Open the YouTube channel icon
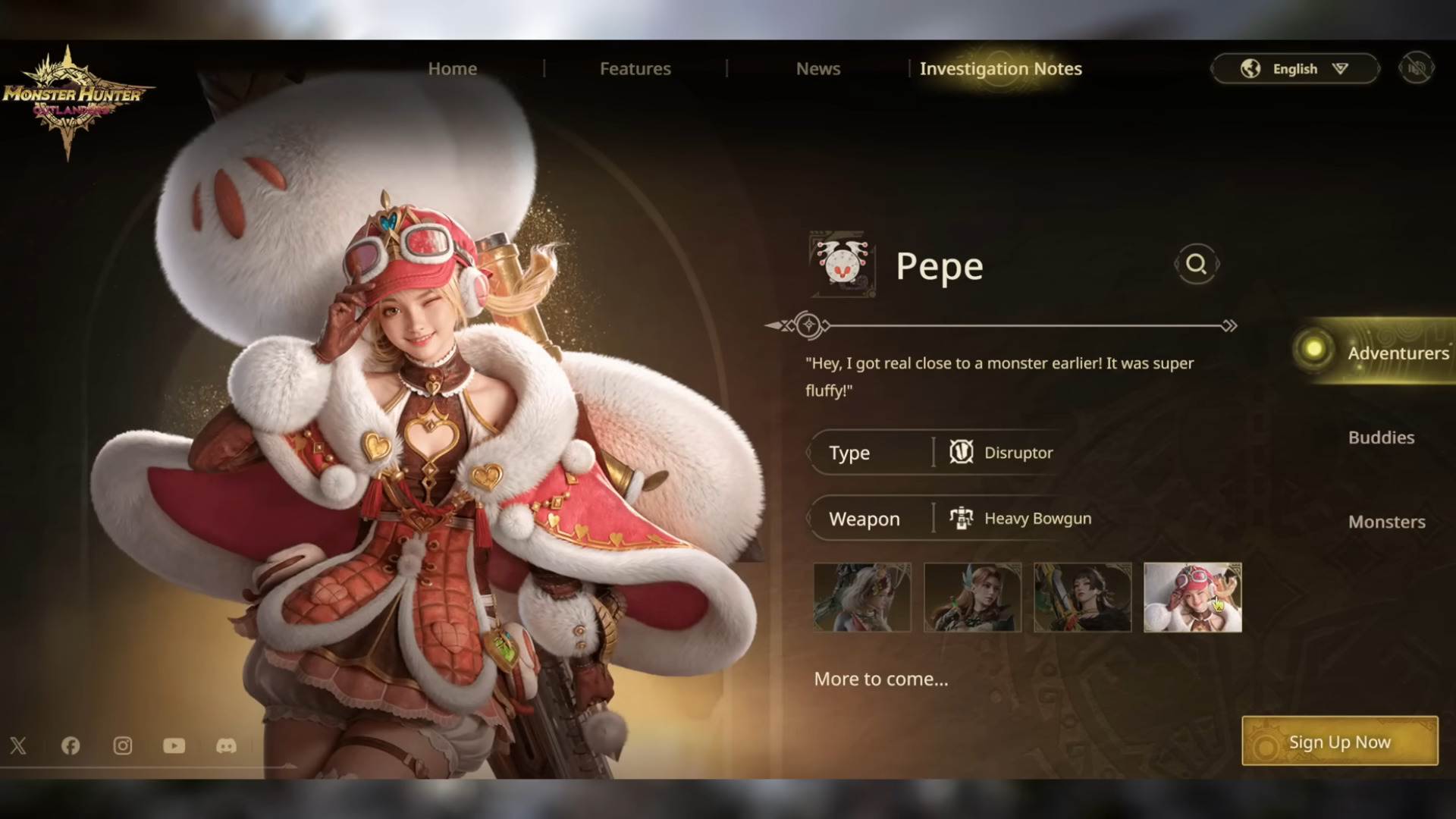The height and width of the screenshot is (819, 1456). pos(174,746)
